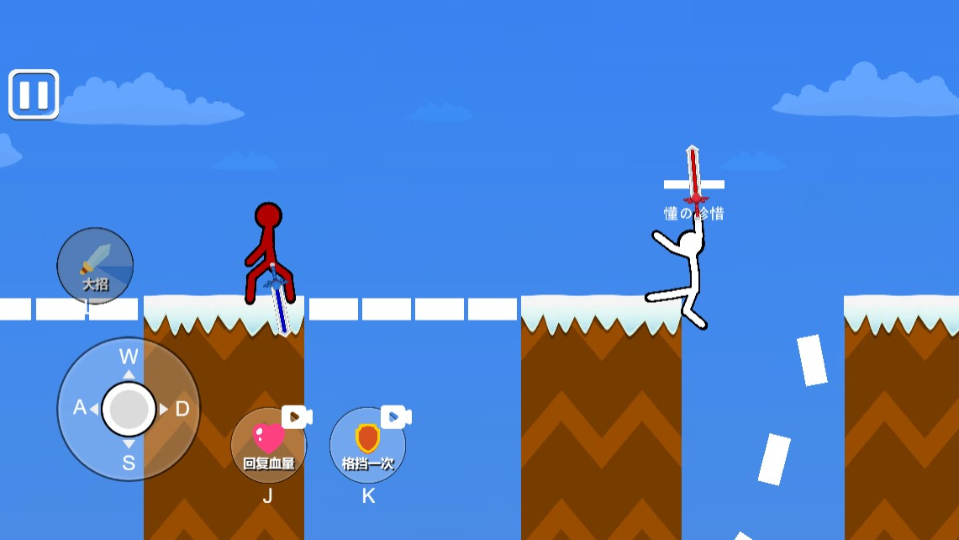Viewport: 959px width, 540px height.
Task: Tap the white joystick center knob
Action: tap(129, 409)
